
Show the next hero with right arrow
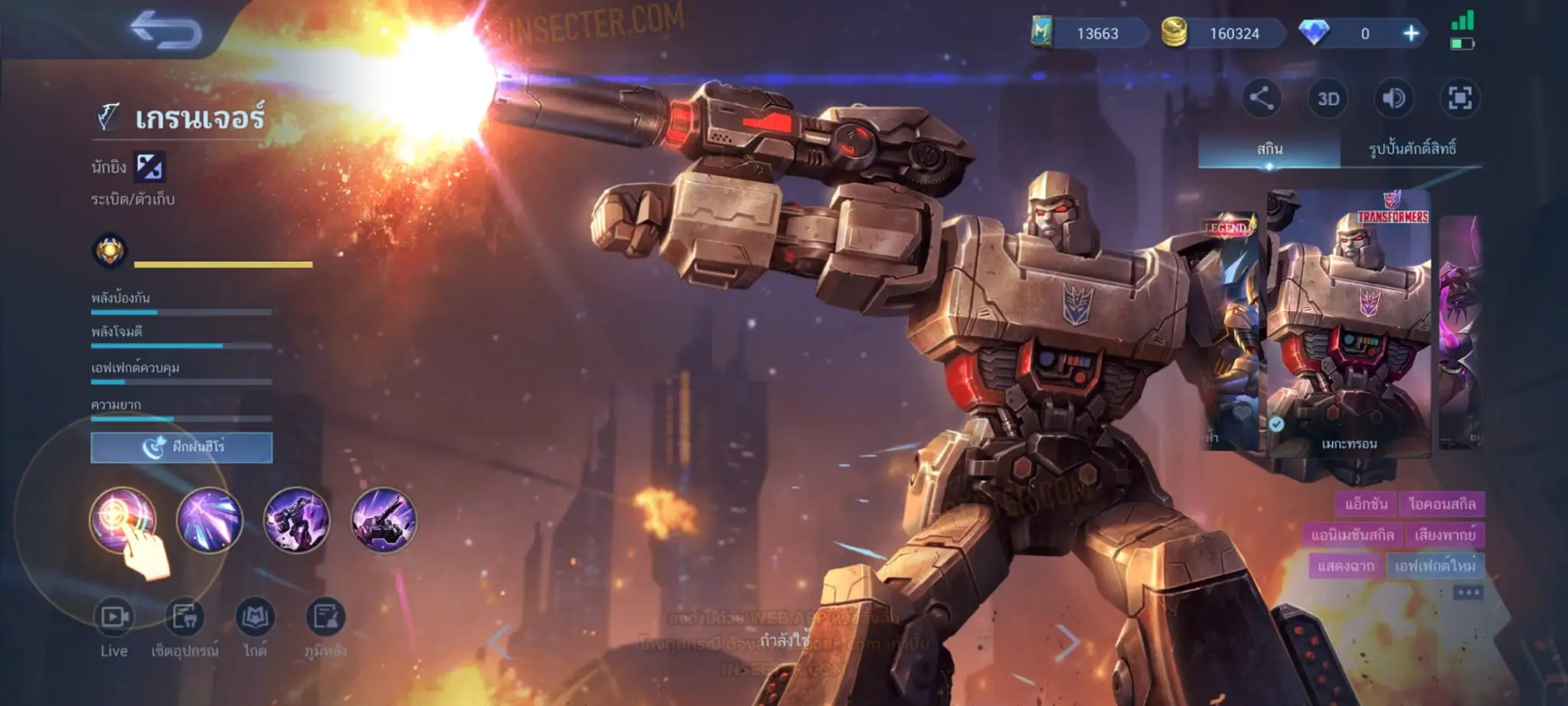point(1067,642)
